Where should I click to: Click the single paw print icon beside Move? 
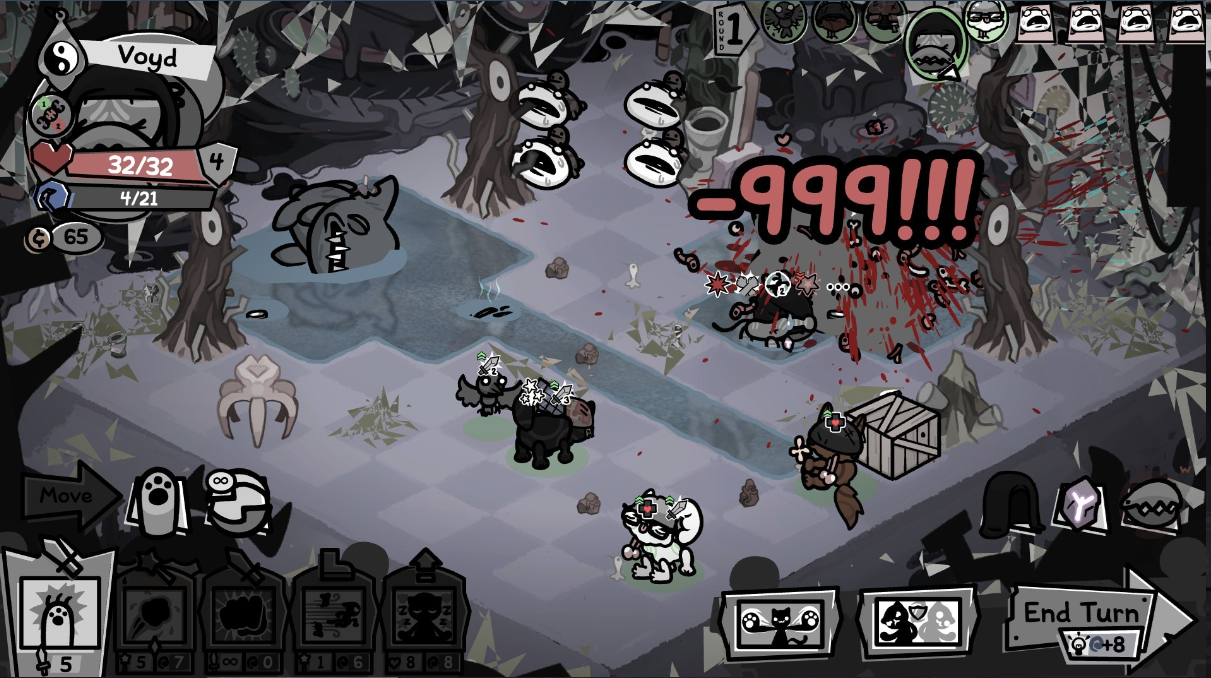156,497
